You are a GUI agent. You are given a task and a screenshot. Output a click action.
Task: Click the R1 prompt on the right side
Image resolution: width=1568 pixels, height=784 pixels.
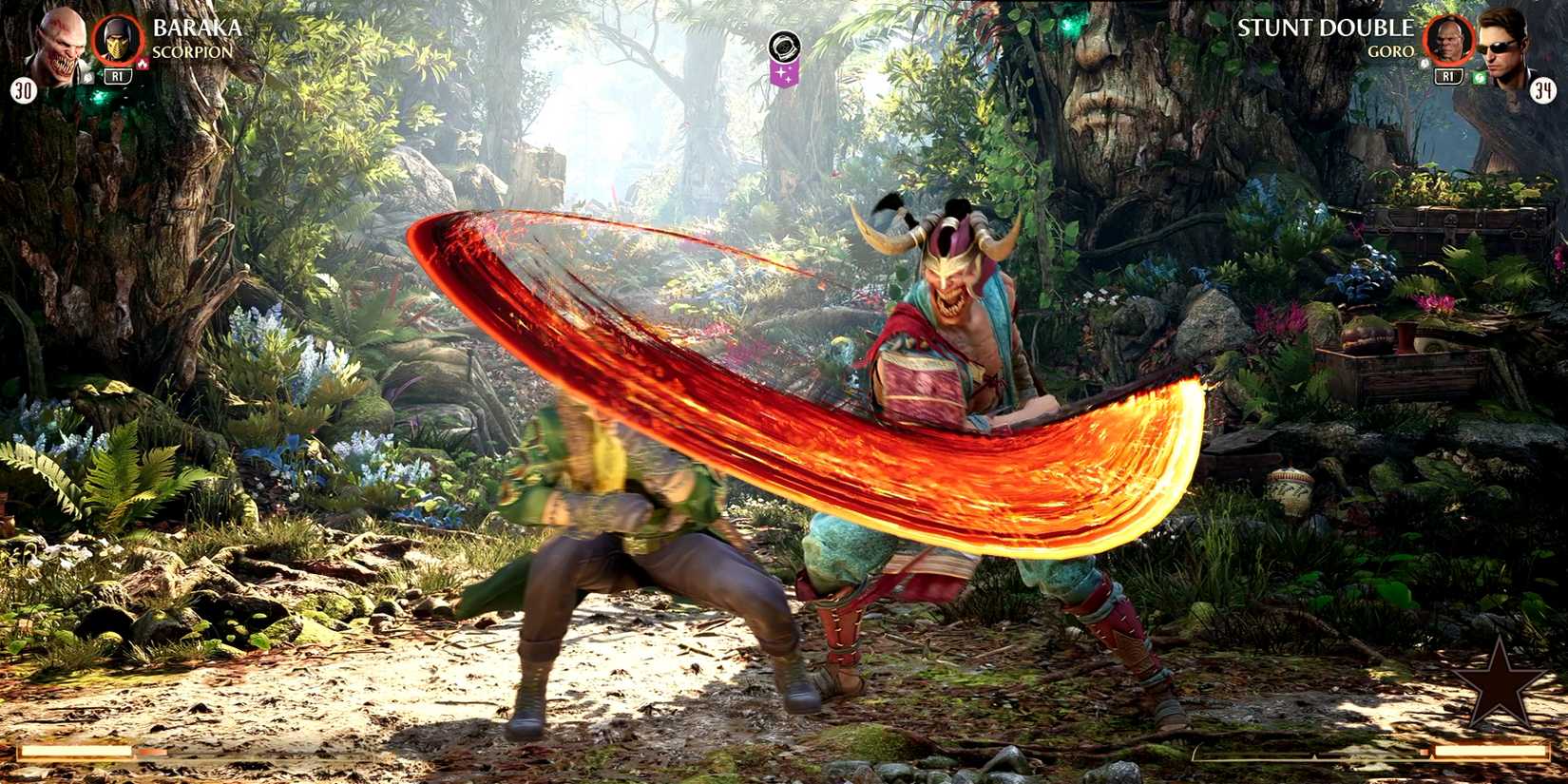click(x=1448, y=77)
